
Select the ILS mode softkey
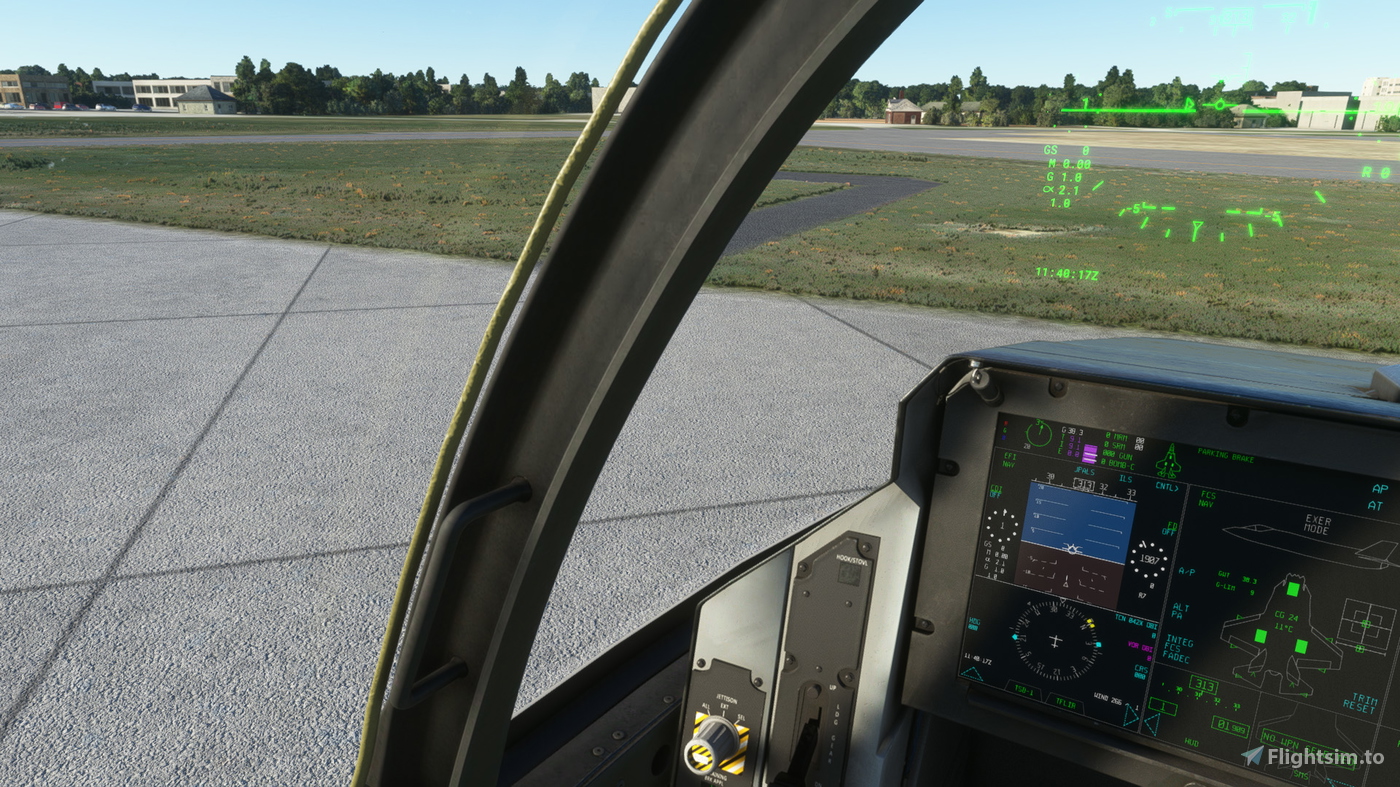[1125, 479]
